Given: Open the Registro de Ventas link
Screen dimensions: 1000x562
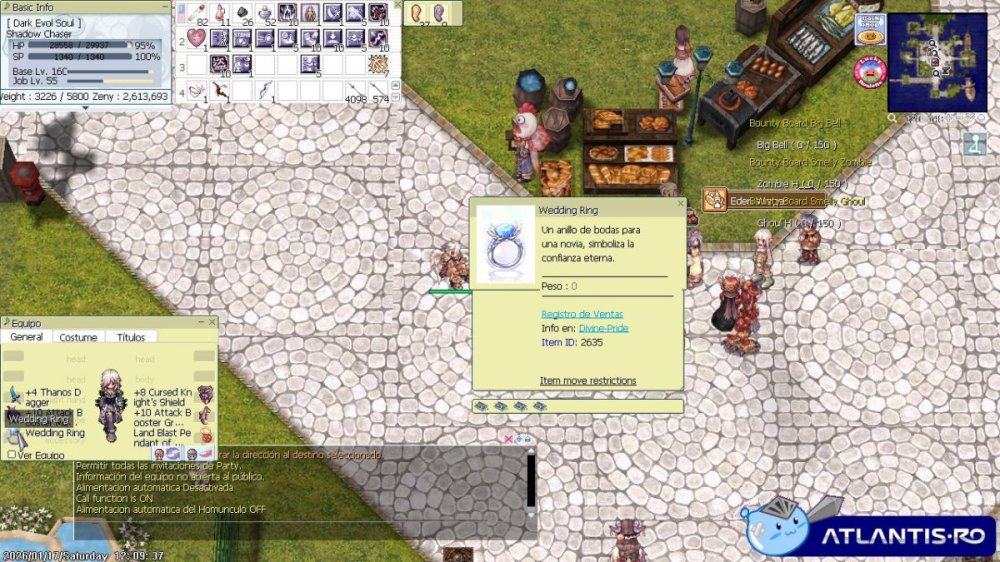Looking at the screenshot, I should pos(581,314).
